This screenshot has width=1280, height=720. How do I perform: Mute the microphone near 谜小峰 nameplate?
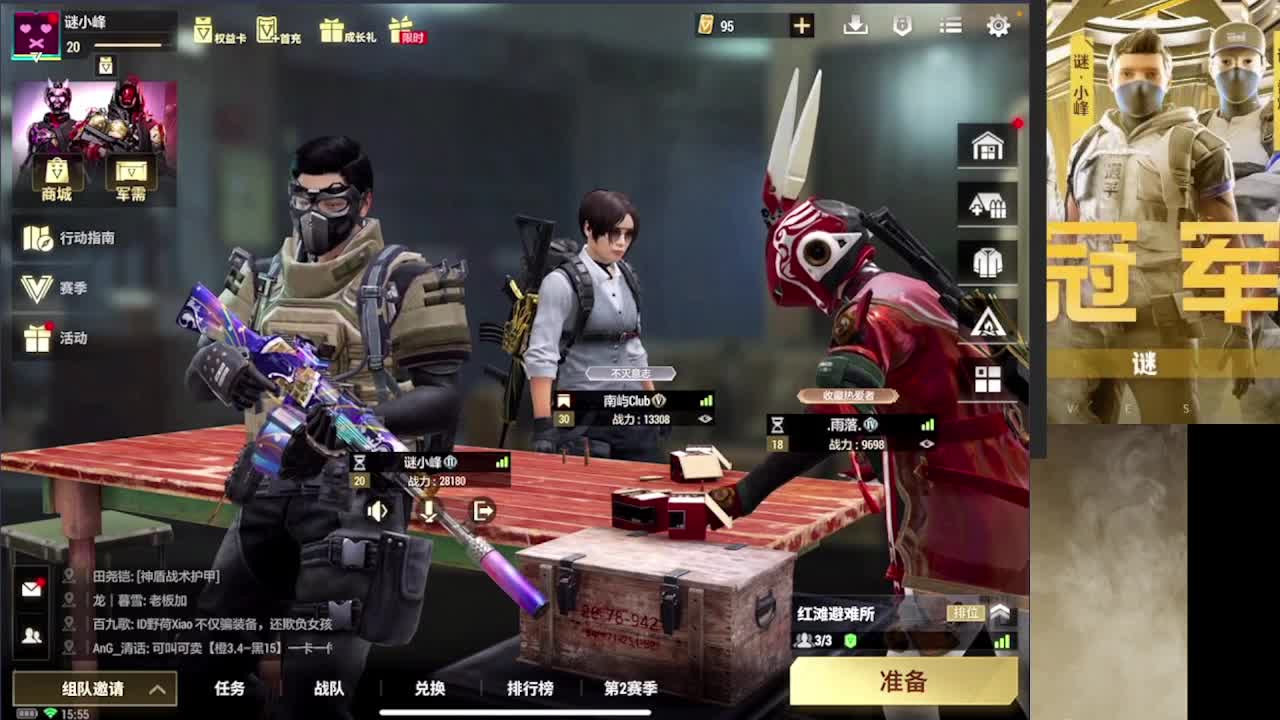pos(428,512)
